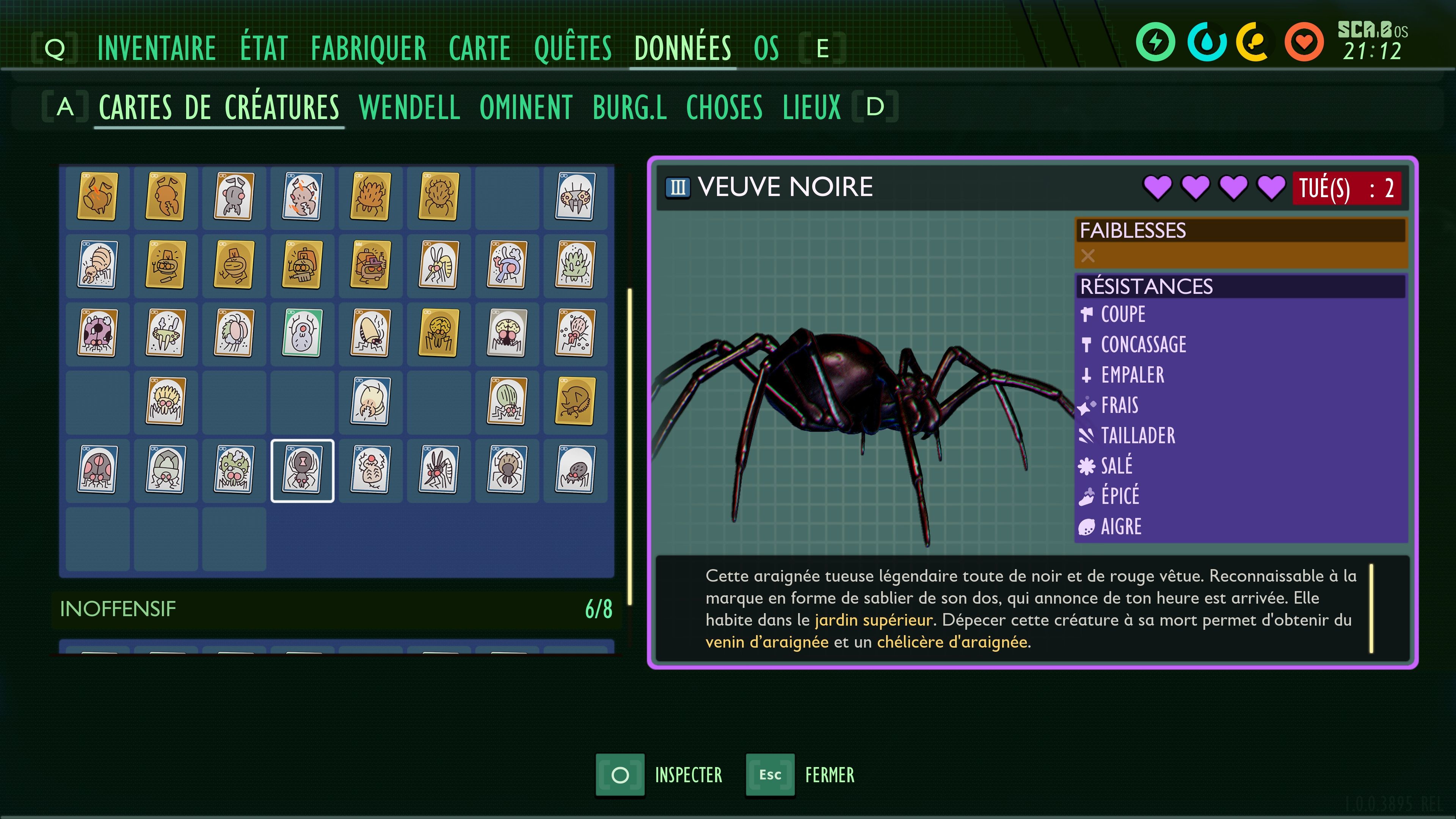Open the Inventaire tab
Screen dimensions: 1456x819
point(156,48)
